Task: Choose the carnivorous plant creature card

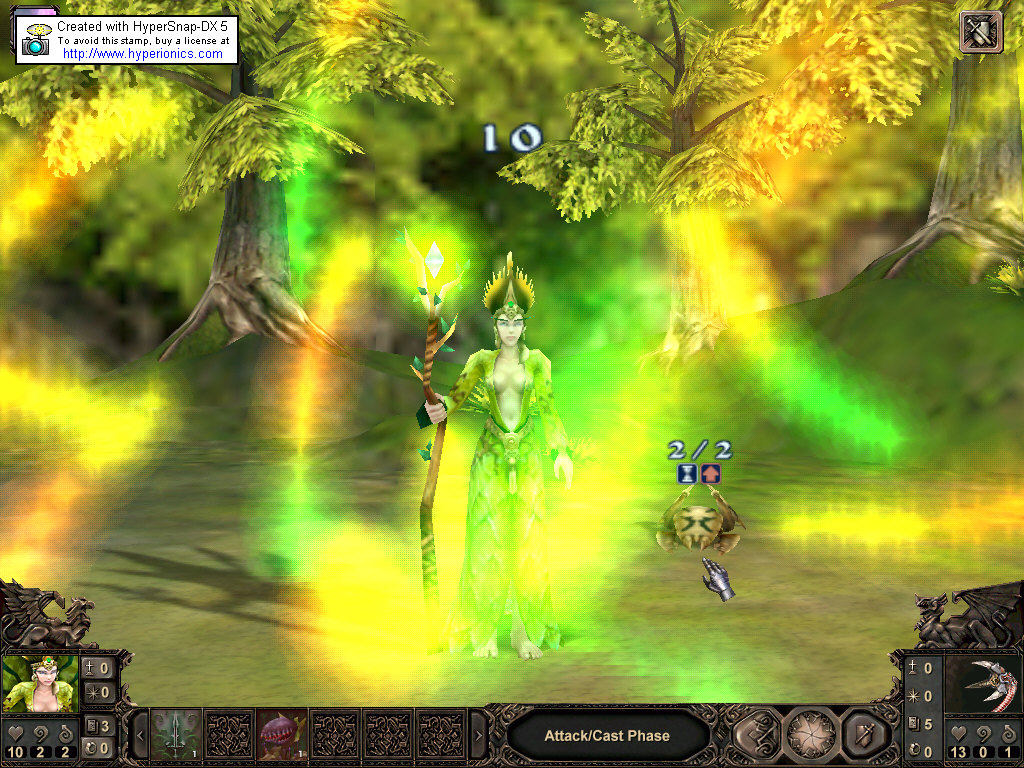Action: click(282, 735)
